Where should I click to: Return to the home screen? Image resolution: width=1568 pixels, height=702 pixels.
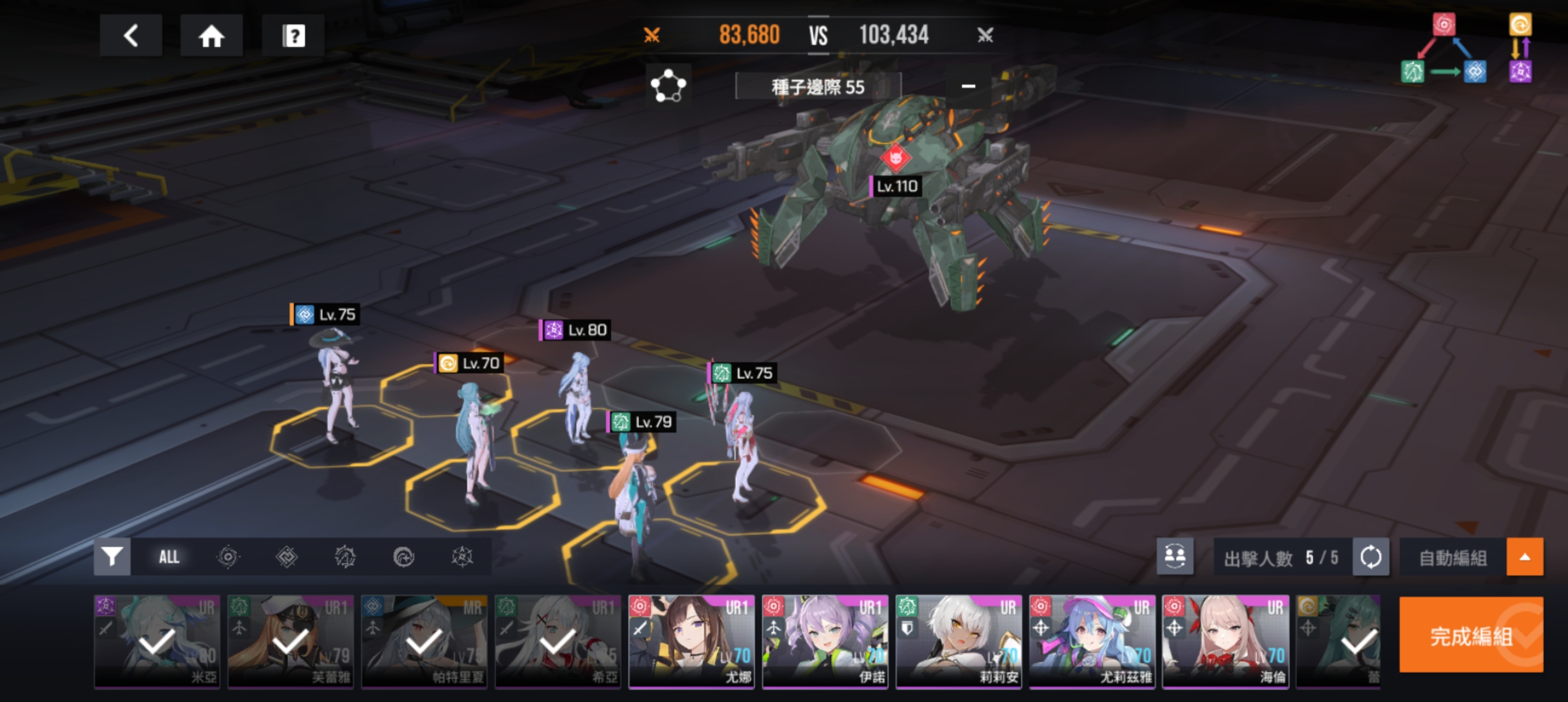211,36
